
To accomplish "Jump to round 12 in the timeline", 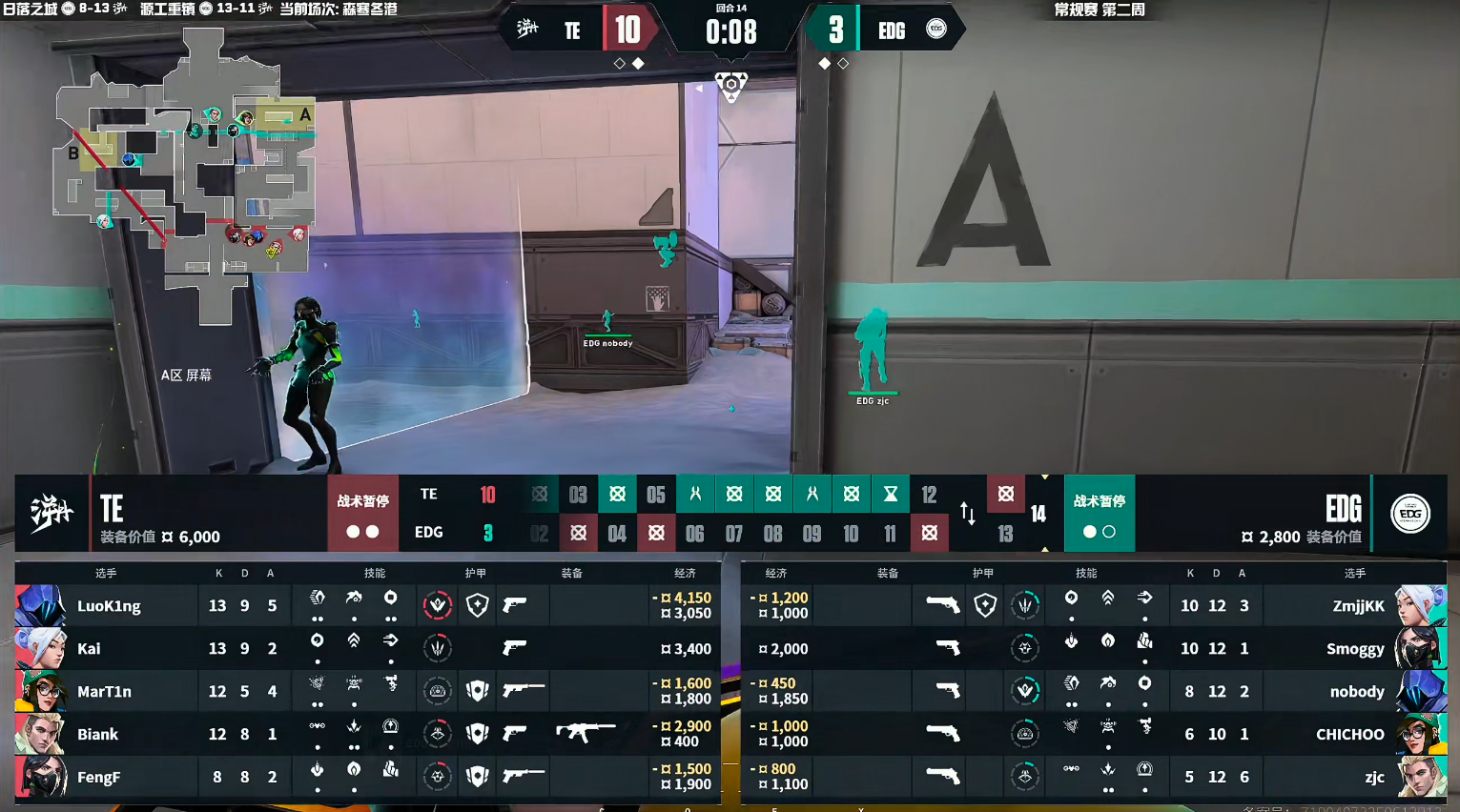I will [x=929, y=495].
